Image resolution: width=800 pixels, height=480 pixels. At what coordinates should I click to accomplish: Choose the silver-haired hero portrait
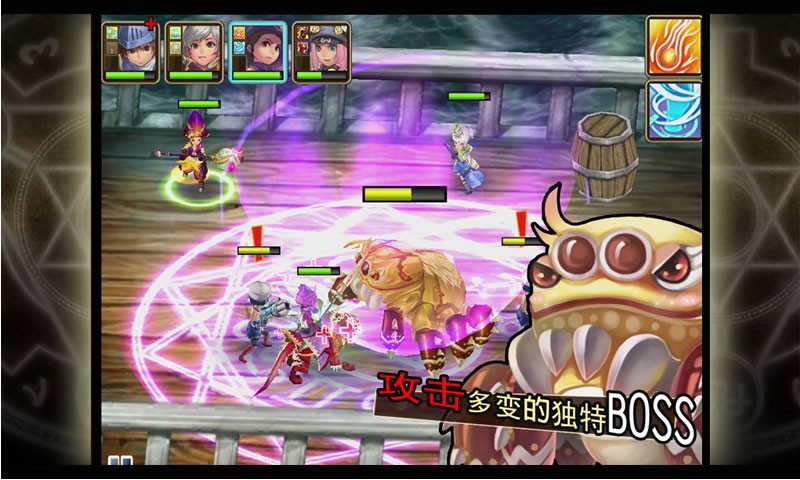pos(193,50)
